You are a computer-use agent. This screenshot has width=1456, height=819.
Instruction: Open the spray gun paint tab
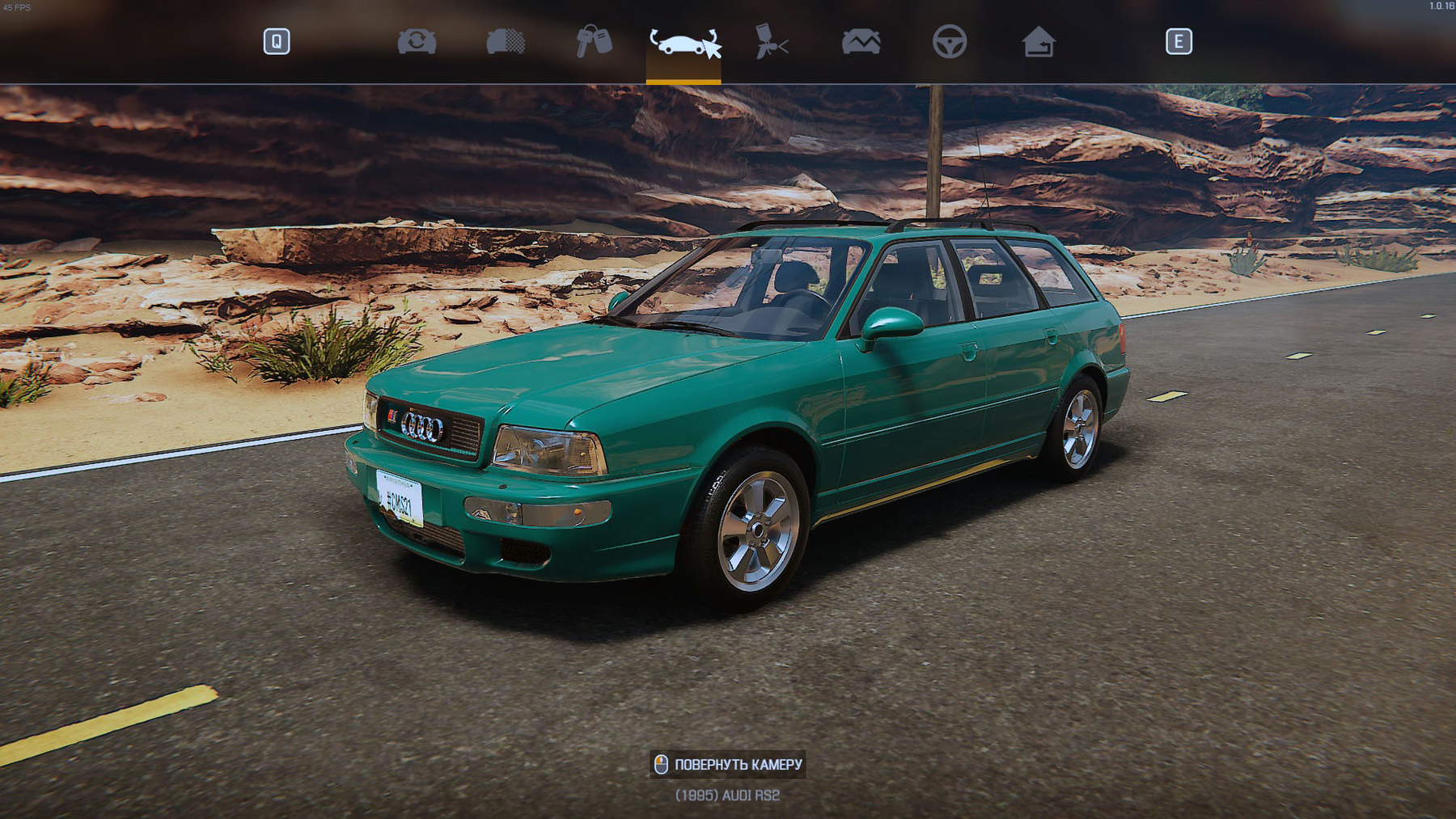[x=772, y=41]
